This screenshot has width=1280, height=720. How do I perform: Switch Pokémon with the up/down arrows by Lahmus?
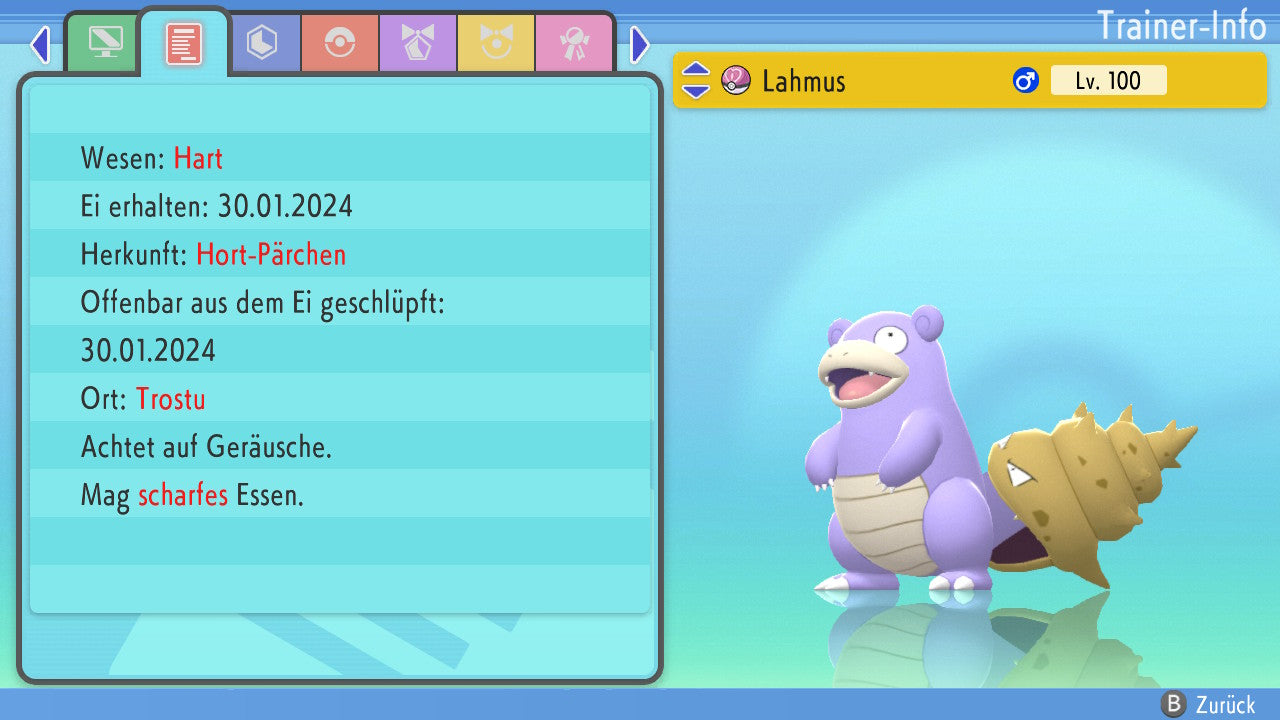696,80
